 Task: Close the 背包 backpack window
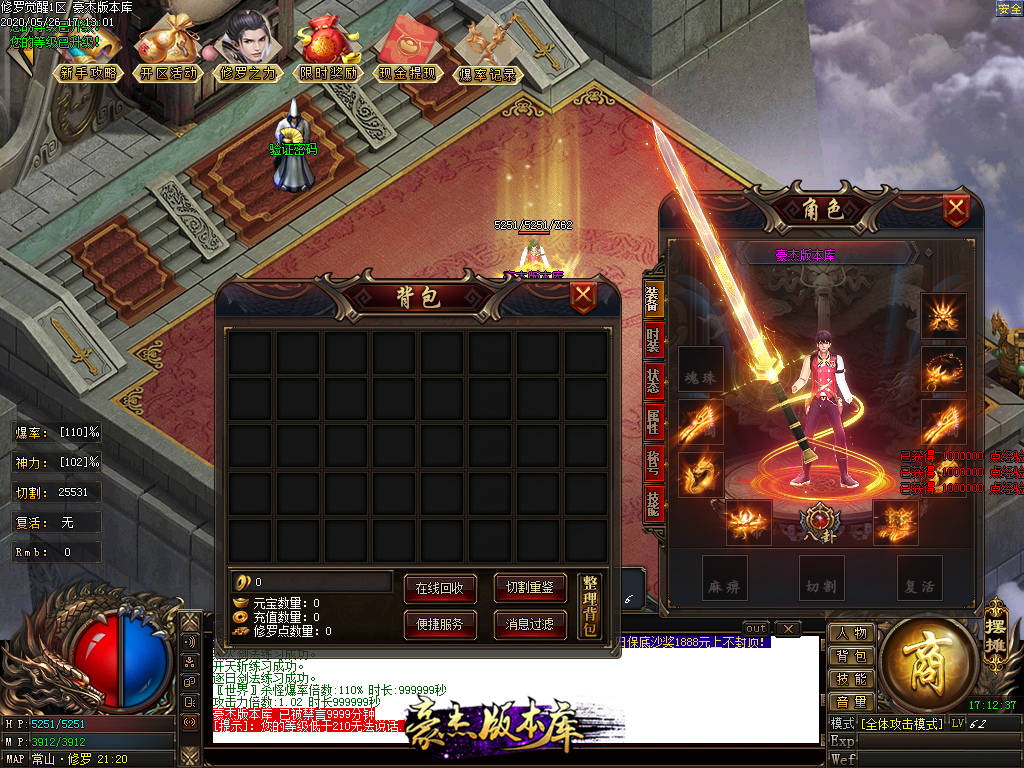[x=583, y=297]
